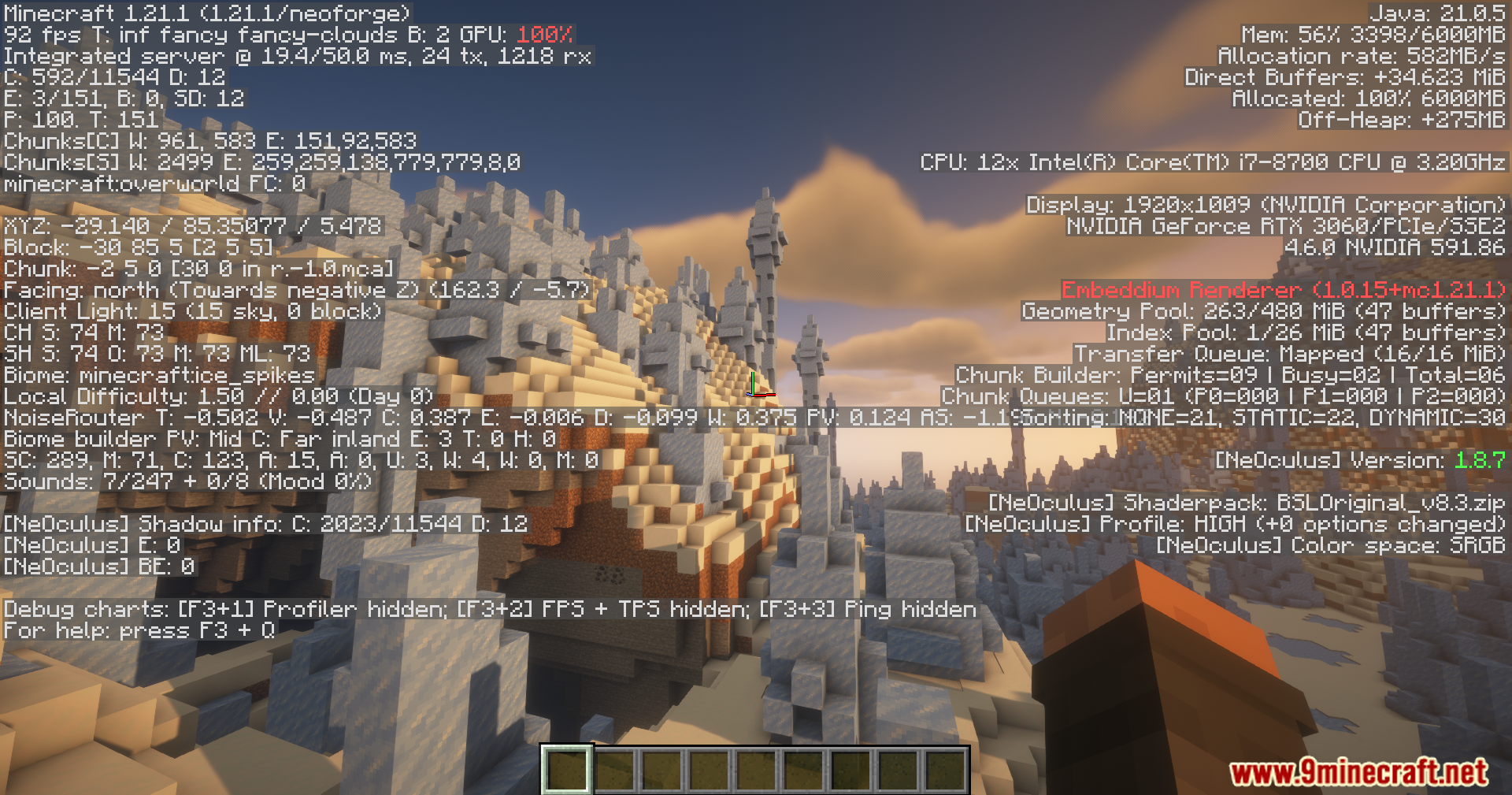The height and width of the screenshot is (795, 1512).
Task: Select the fifth hotbar slot
Action: pyautogui.click(x=757, y=772)
